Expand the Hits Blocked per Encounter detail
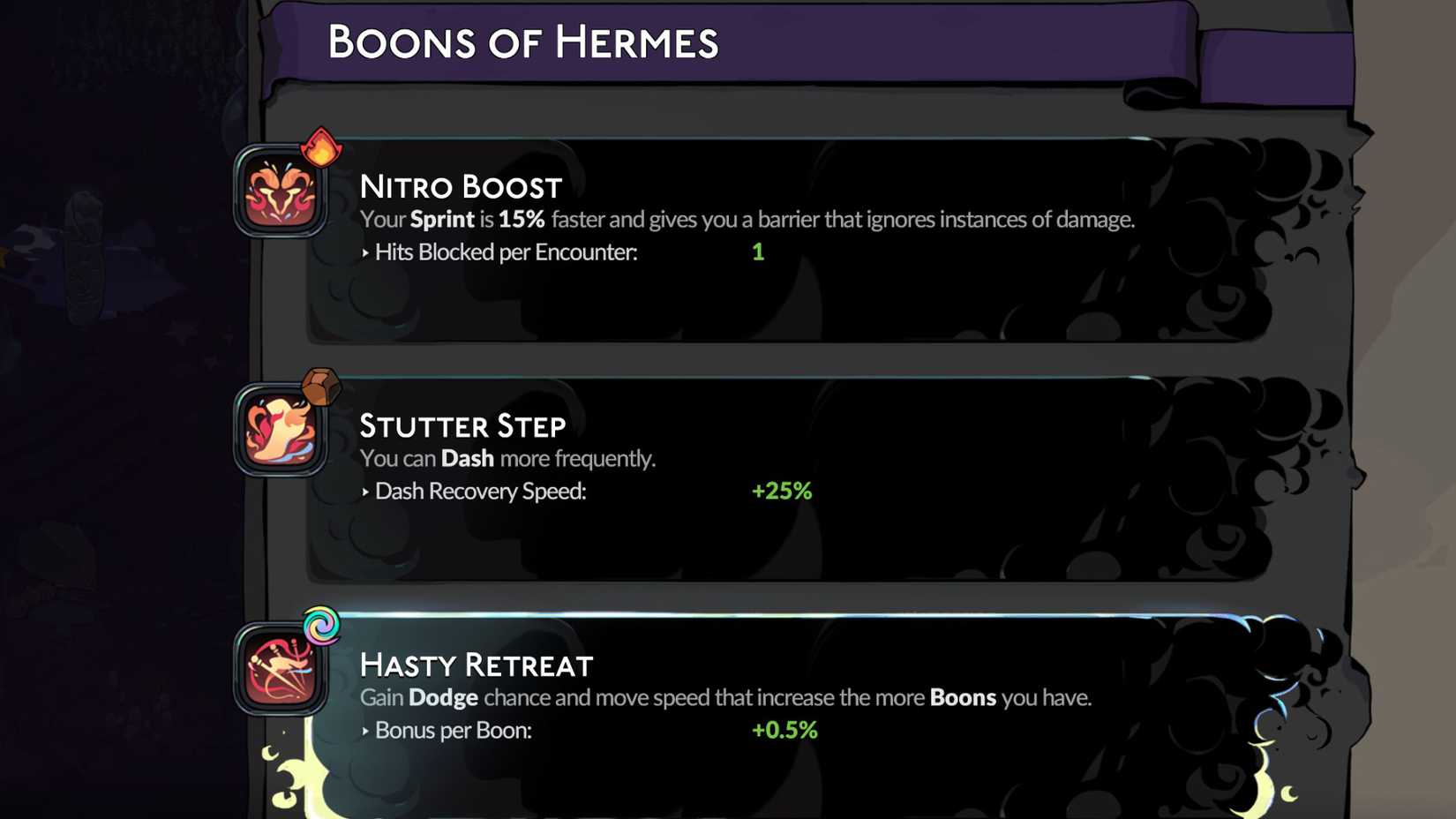The width and height of the screenshot is (1456, 819). tap(501, 252)
